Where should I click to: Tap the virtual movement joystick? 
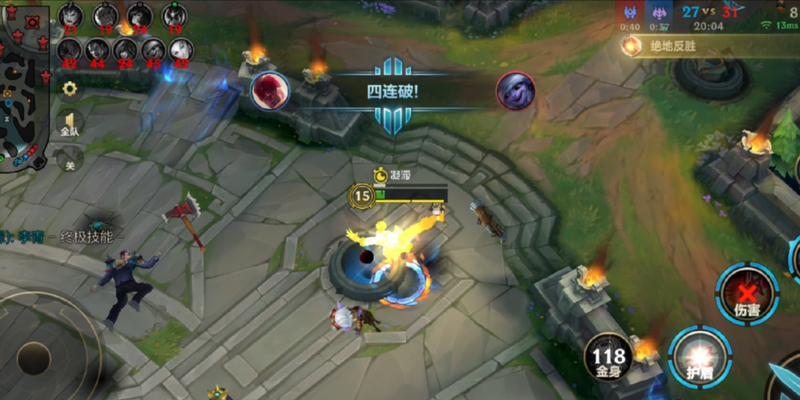click(34, 358)
